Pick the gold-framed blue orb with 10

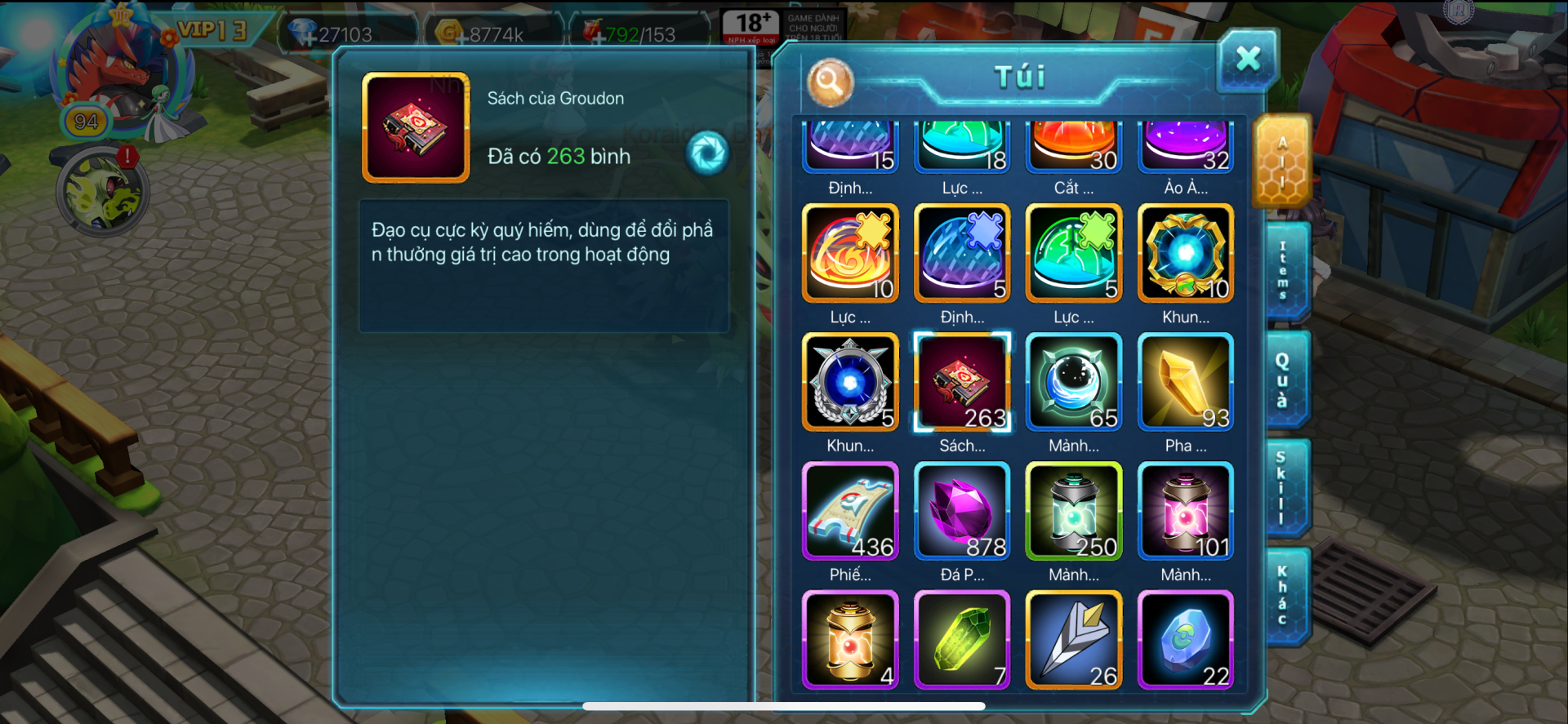coord(1185,253)
